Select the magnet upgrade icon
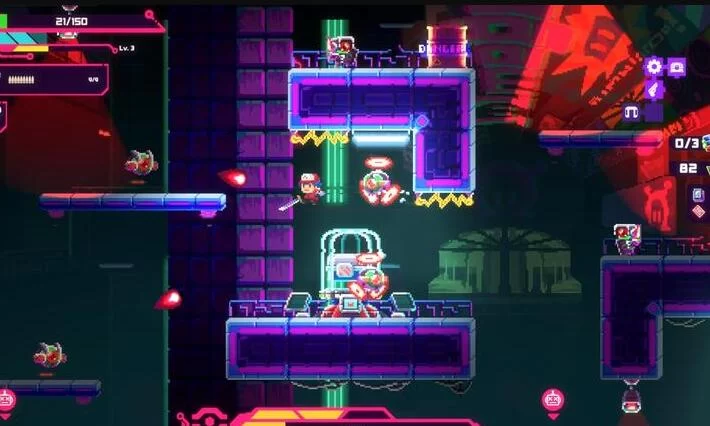 [x=632, y=111]
